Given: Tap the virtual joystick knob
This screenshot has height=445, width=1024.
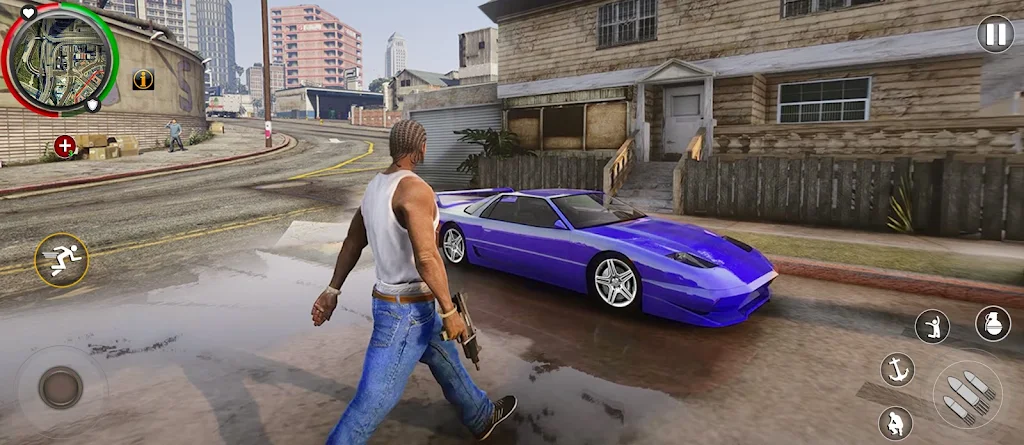Looking at the screenshot, I should (x=61, y=387).
